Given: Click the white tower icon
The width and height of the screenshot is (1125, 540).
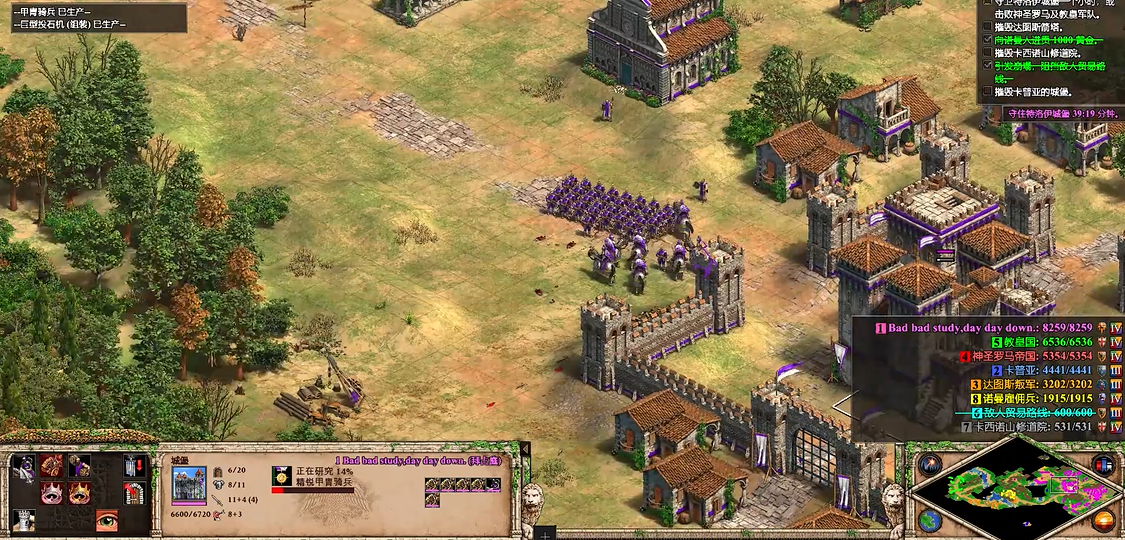Looking at the screenshot, I should click(24, 520).
